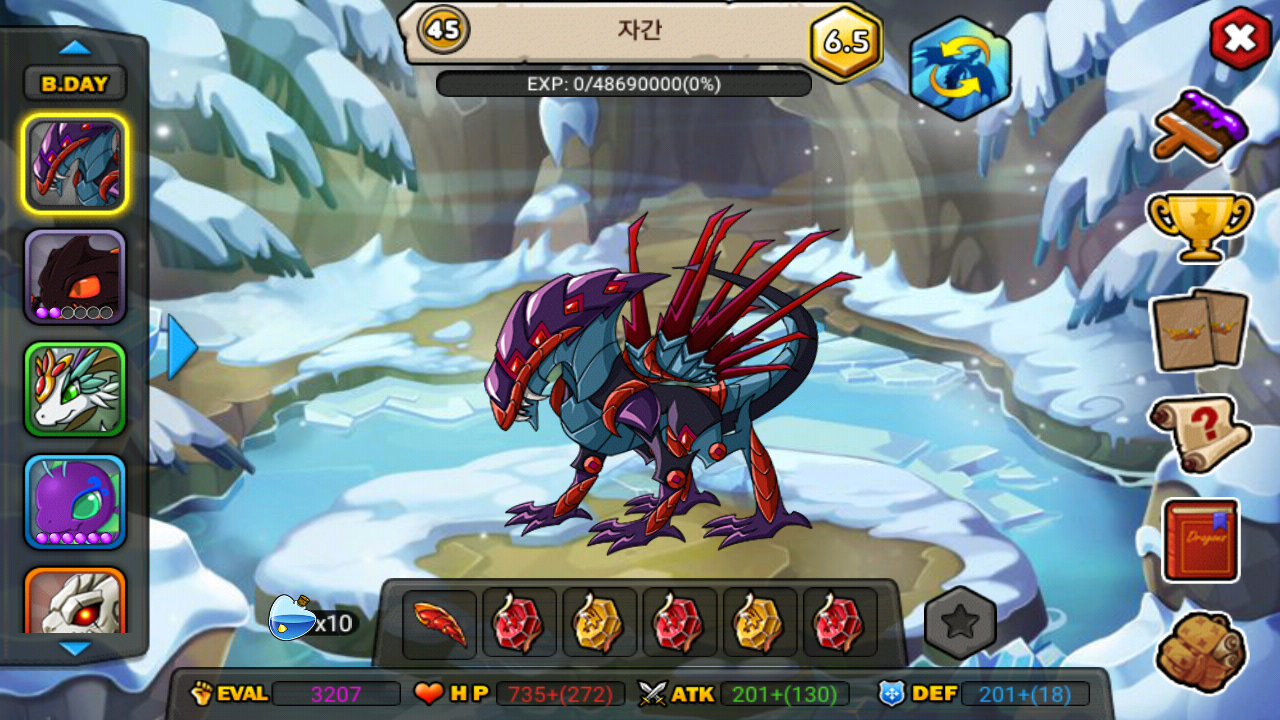The width and height of the screenshot is (1280, 720).
Task: Move down the dragon list arrow
Action: tap(75, 649)
